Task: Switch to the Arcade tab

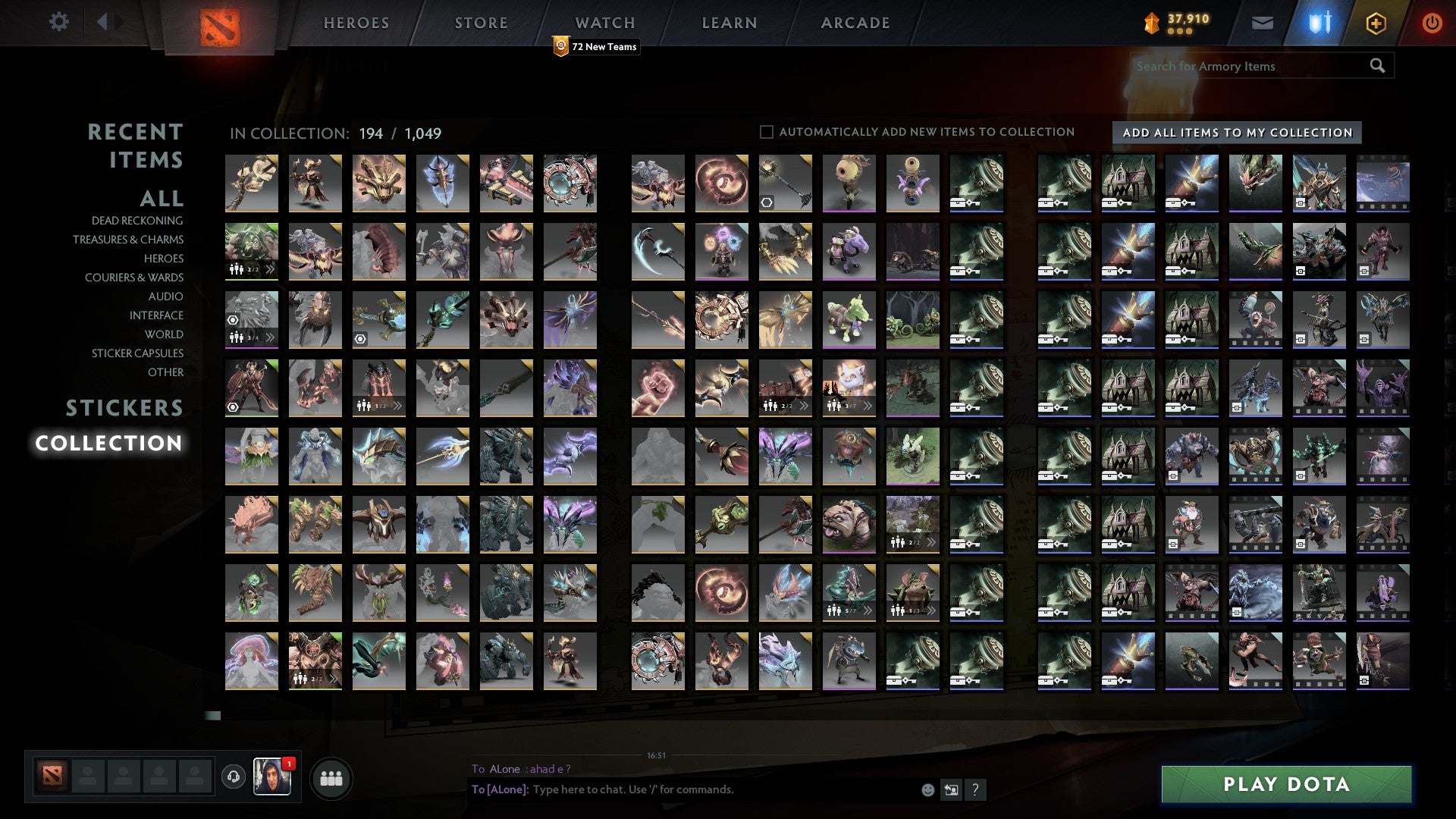Action: (855, 22)
